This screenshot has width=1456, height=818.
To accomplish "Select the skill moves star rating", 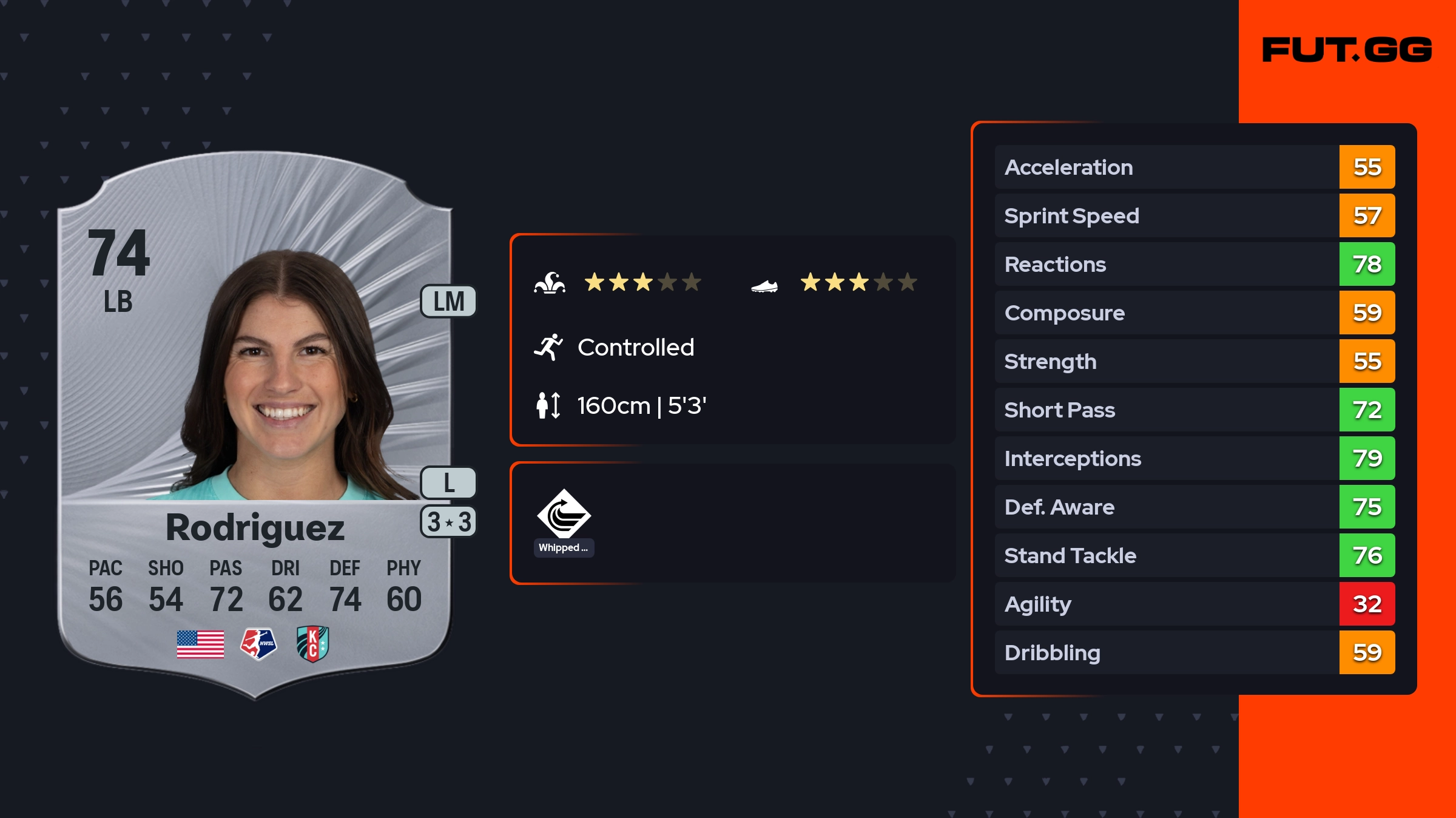I will click(x=642, y=282).
